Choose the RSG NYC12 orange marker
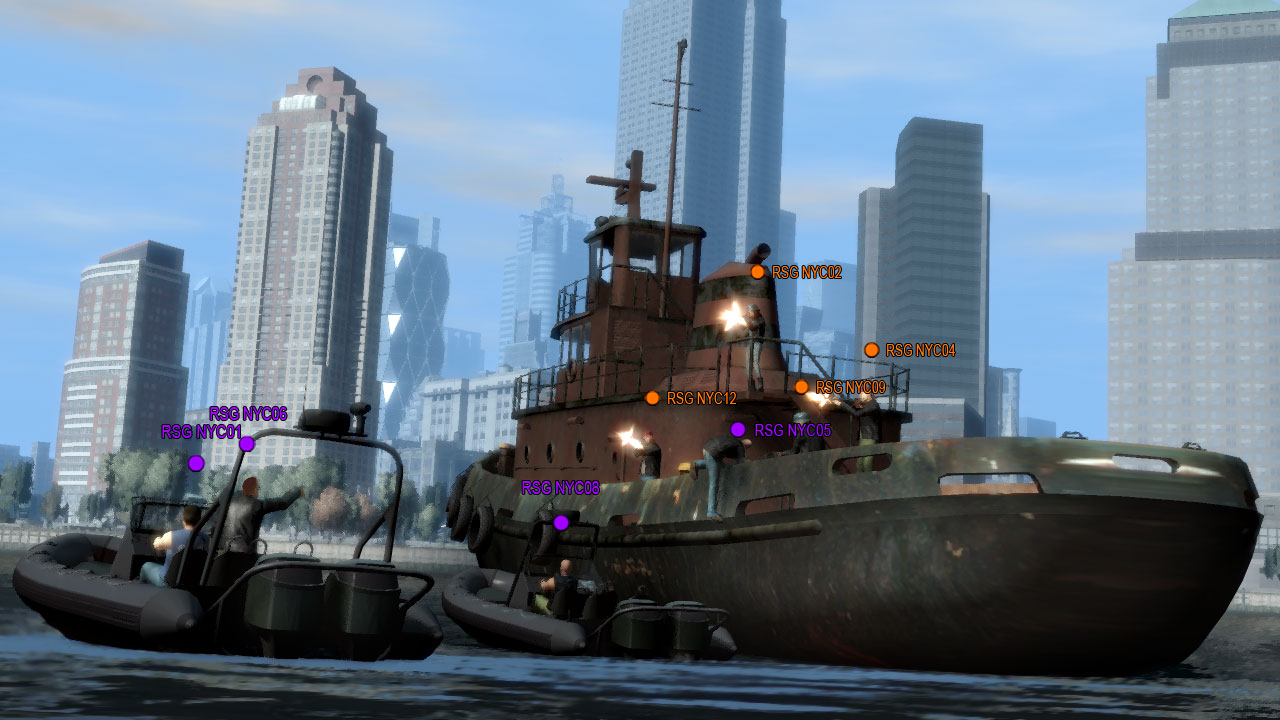The image size is (1280, 720). [x=652, y=398]
